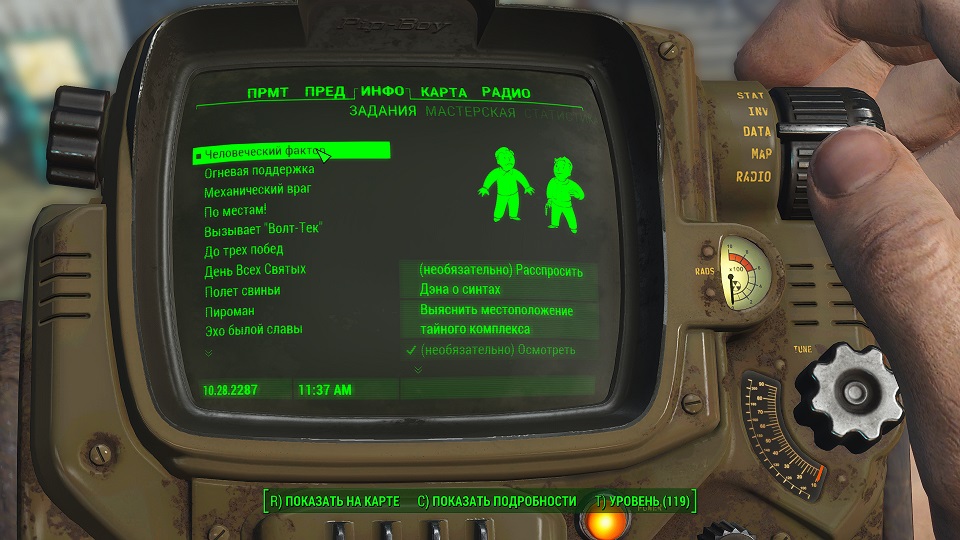Select the Вызывает "Волт-Тек" quest
960x540 pixels.
pos(263,230)
